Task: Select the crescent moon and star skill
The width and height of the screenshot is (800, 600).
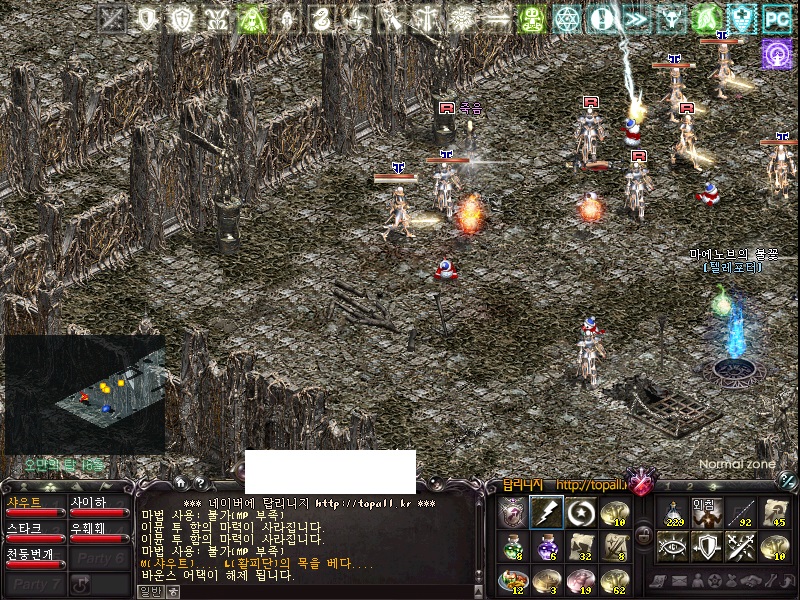Action: click(579, 513)
